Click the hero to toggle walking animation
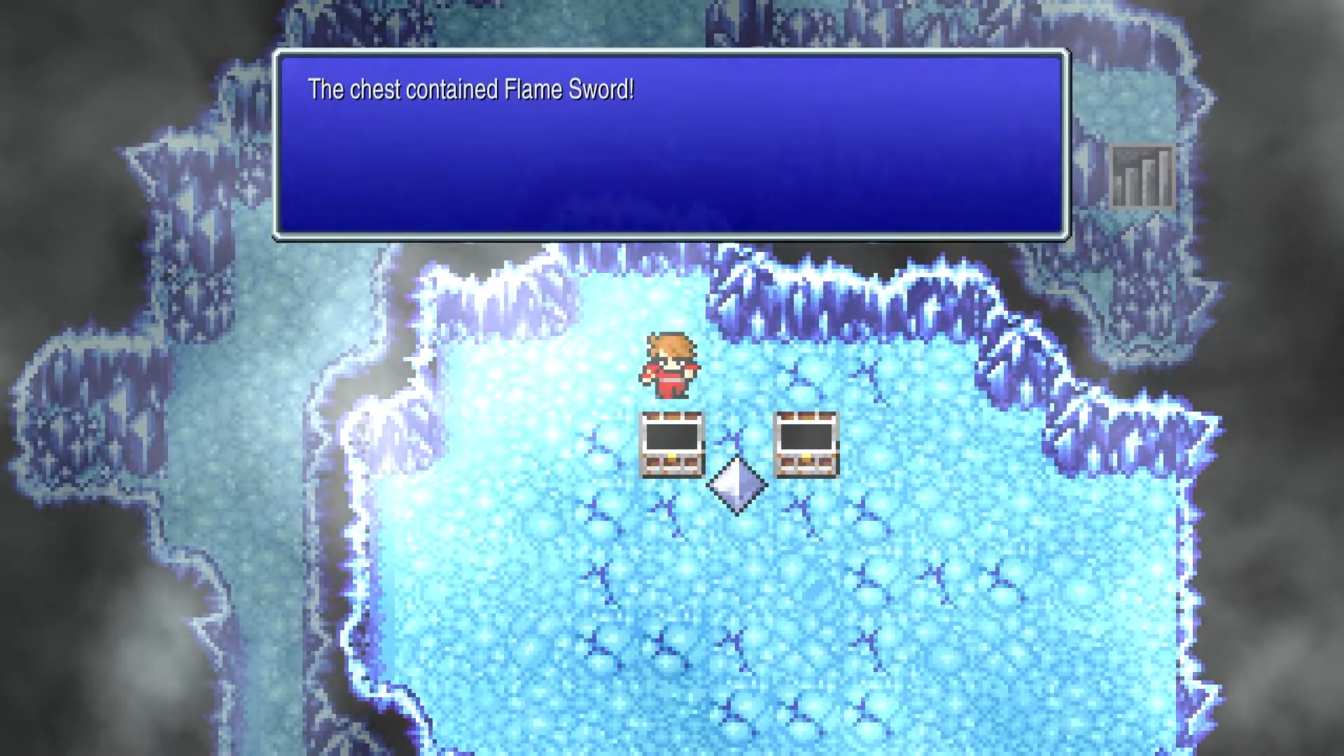Screen dimensions: 1344x756 (x=668, y=365)
